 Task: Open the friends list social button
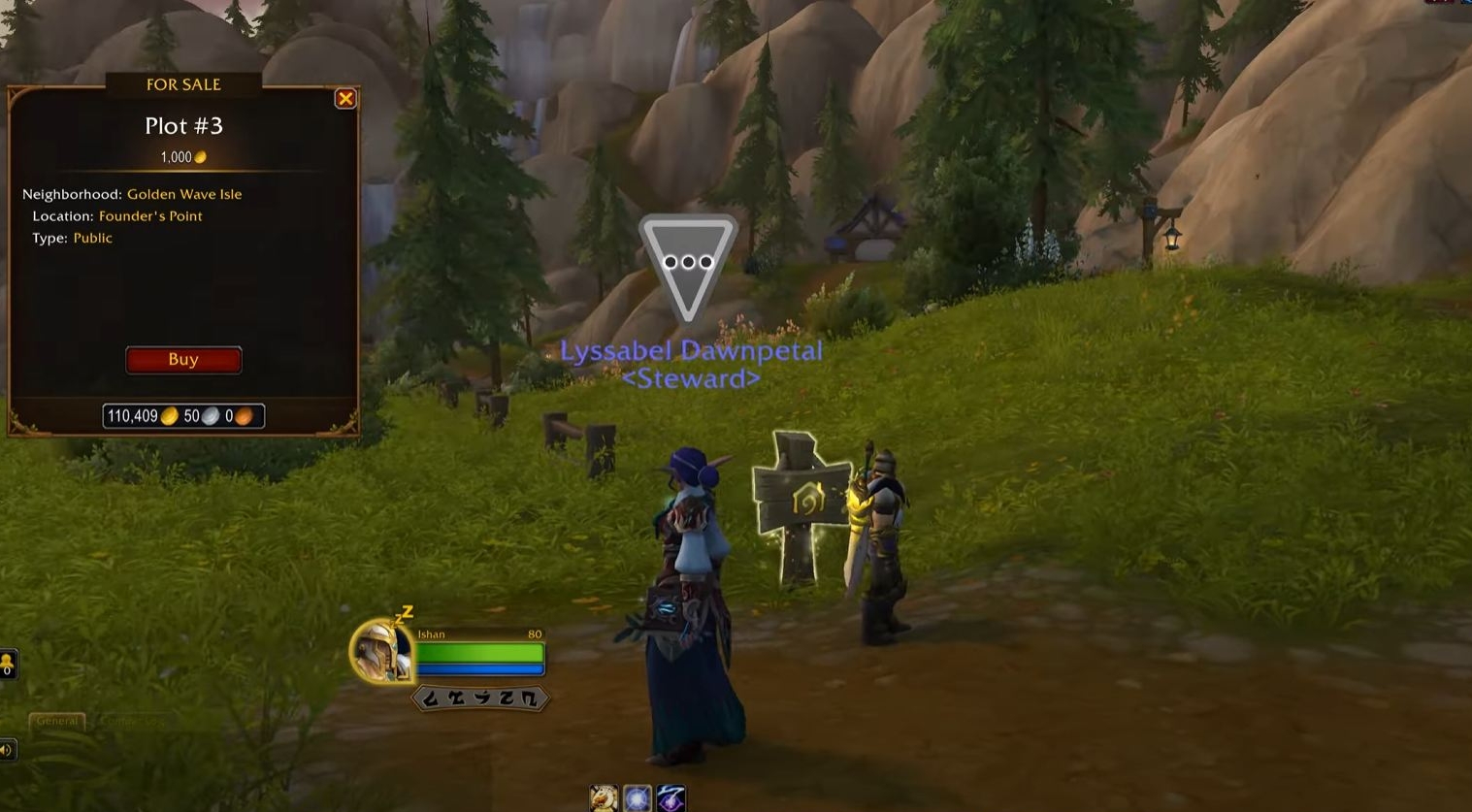click(6, 665)
